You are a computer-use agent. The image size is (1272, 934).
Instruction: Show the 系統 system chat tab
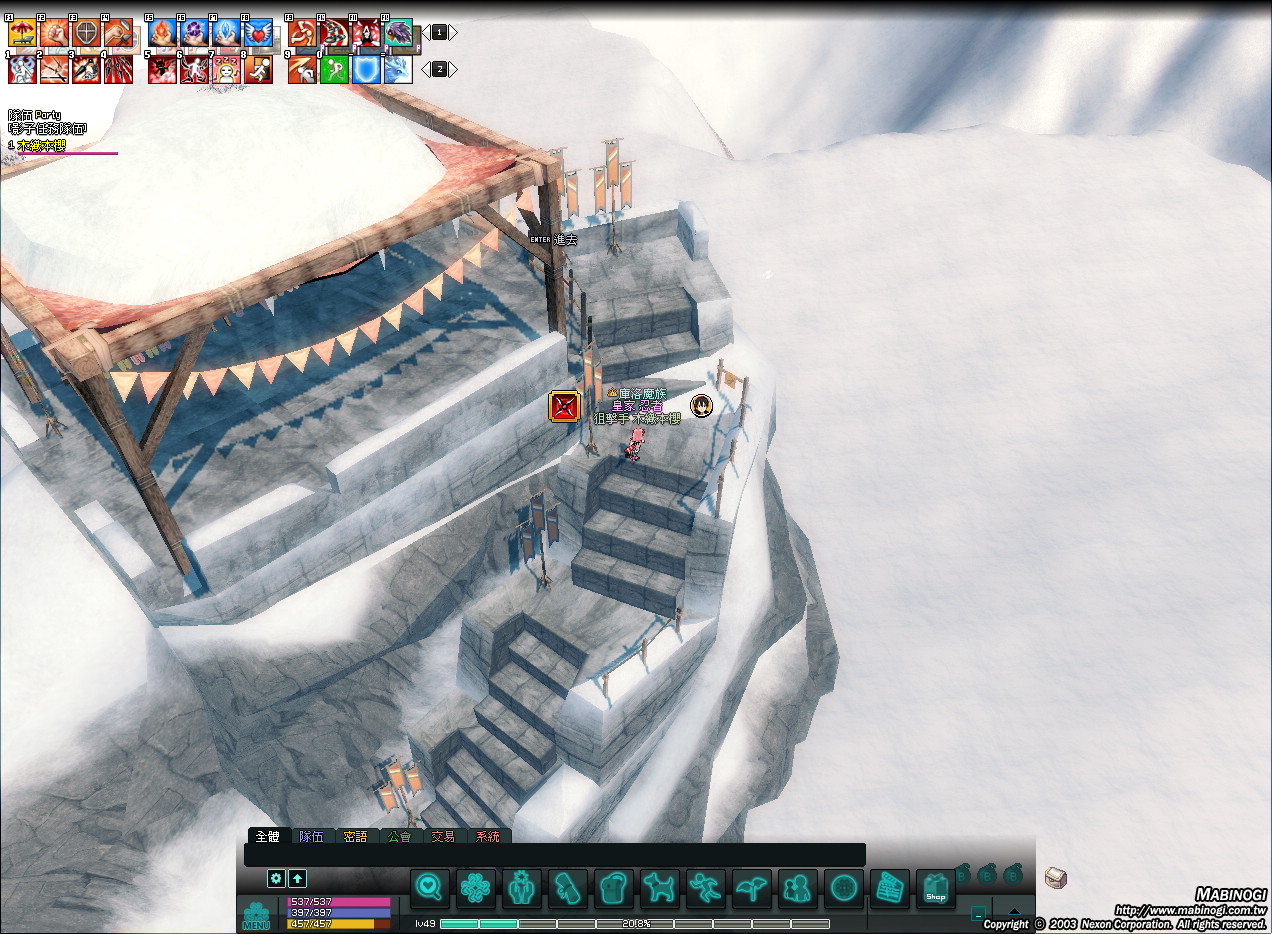[x=487, y=837]
